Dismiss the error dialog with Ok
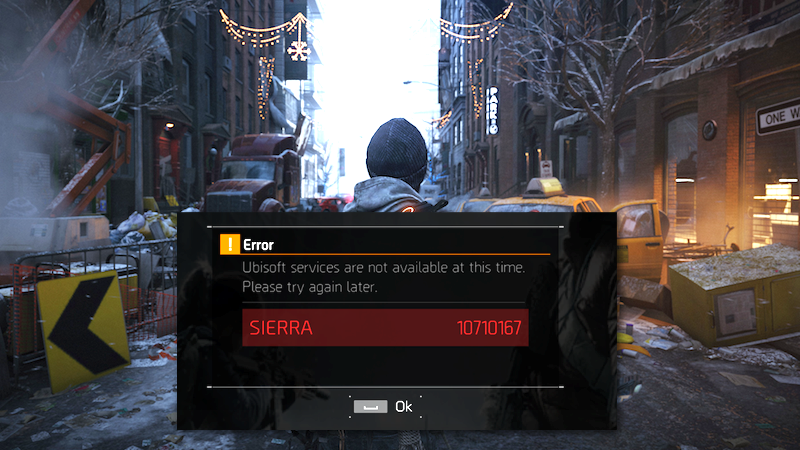The width and height of the screenshot is (800, 450). click(386, 406)
